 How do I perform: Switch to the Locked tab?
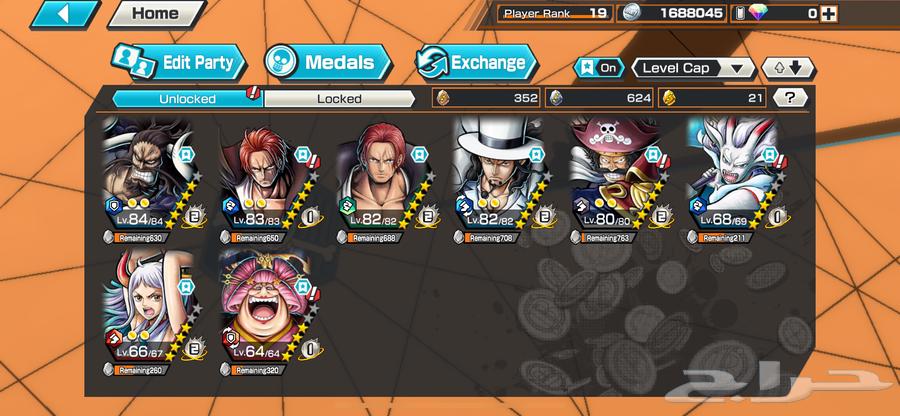pos(340,98)
